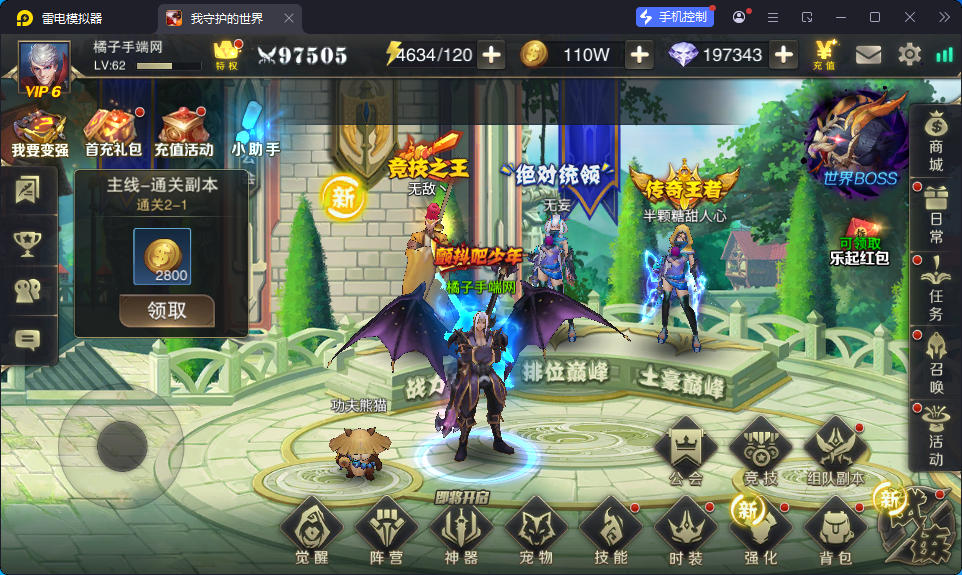Enter the 竞技 arena
Viewport: 962px width, 575px height.
(760, 450)
